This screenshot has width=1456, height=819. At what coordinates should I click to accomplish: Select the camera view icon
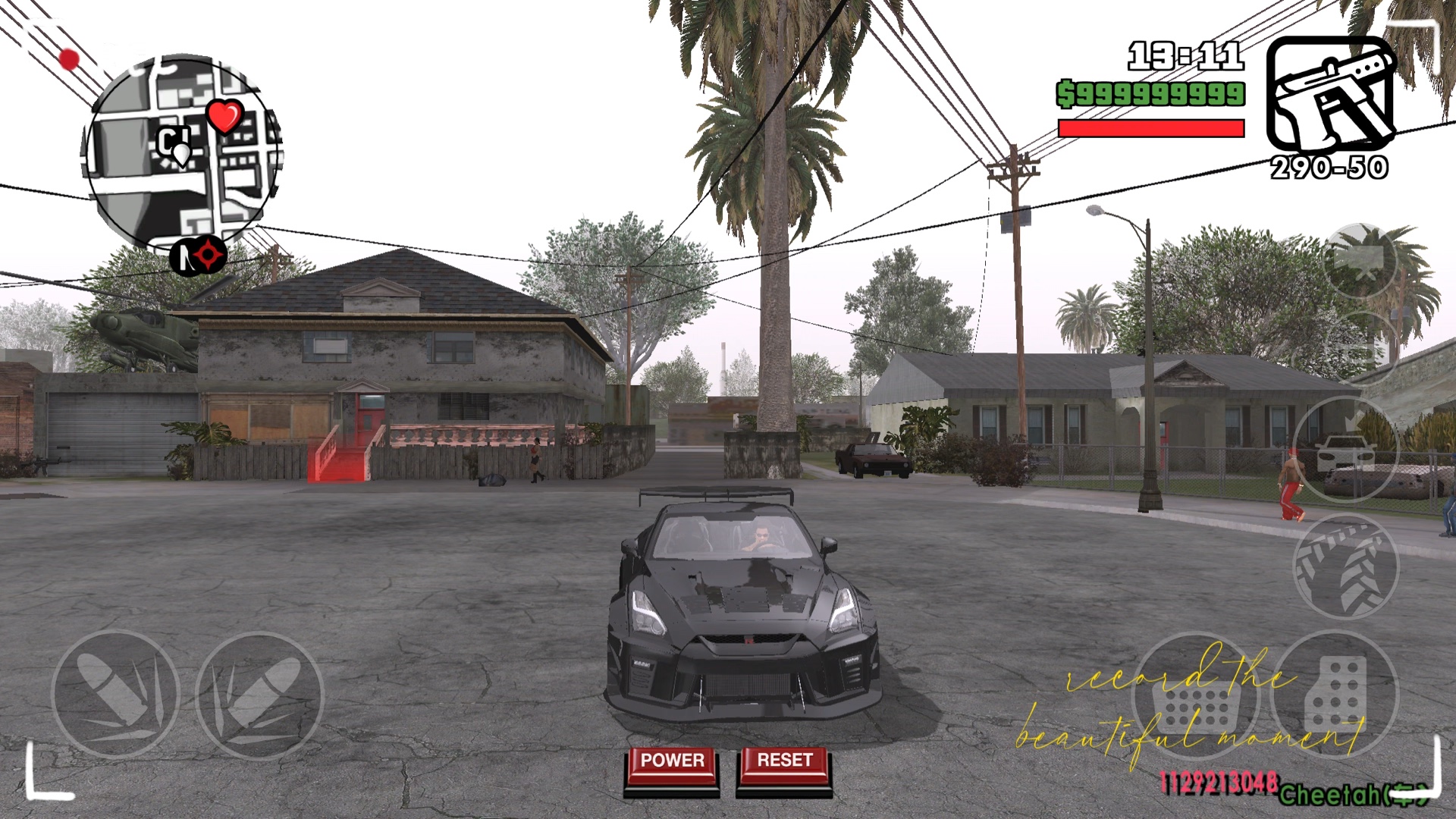1361,262
